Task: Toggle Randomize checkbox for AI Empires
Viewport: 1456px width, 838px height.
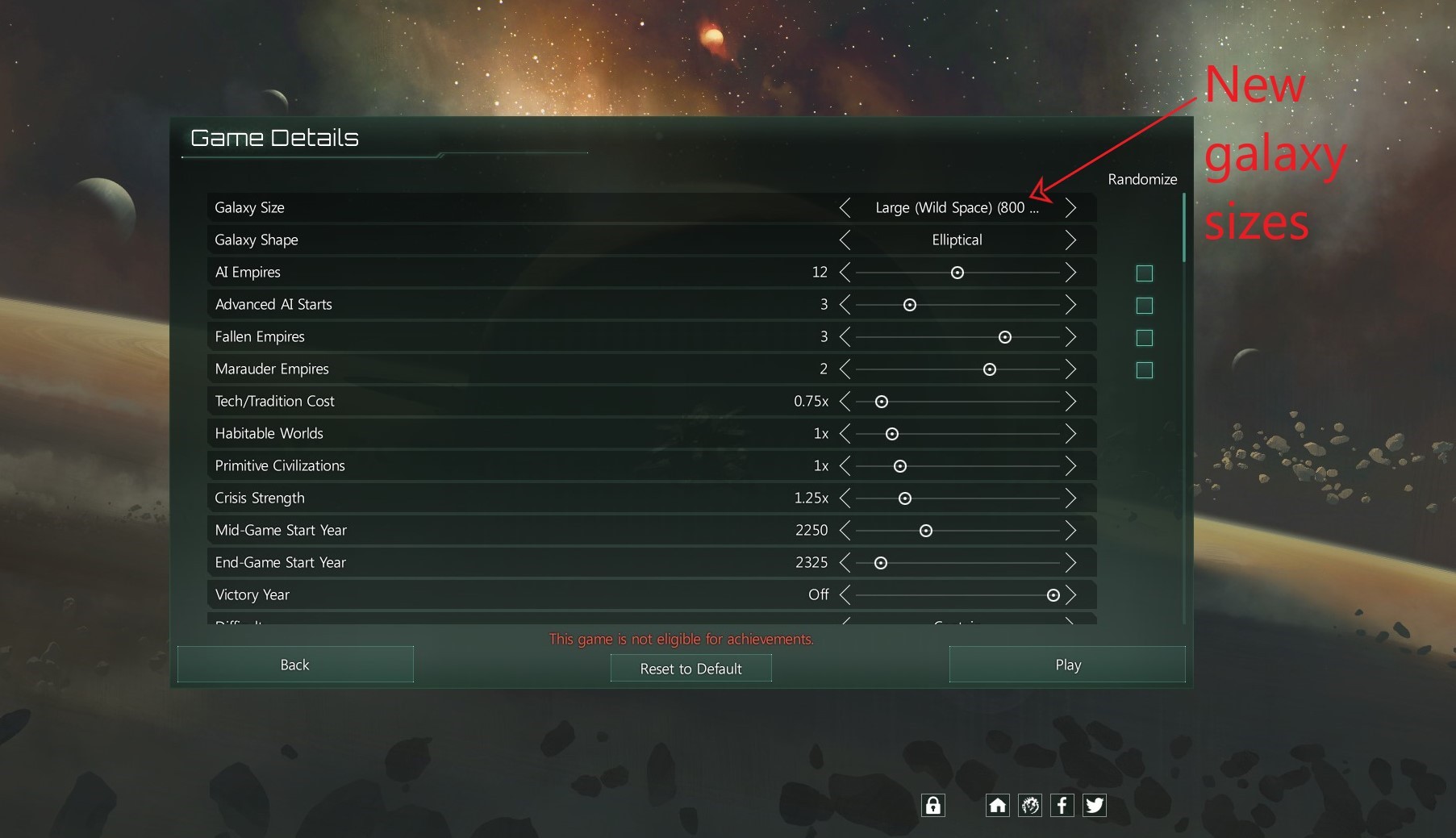Action: pos(1144,273)
